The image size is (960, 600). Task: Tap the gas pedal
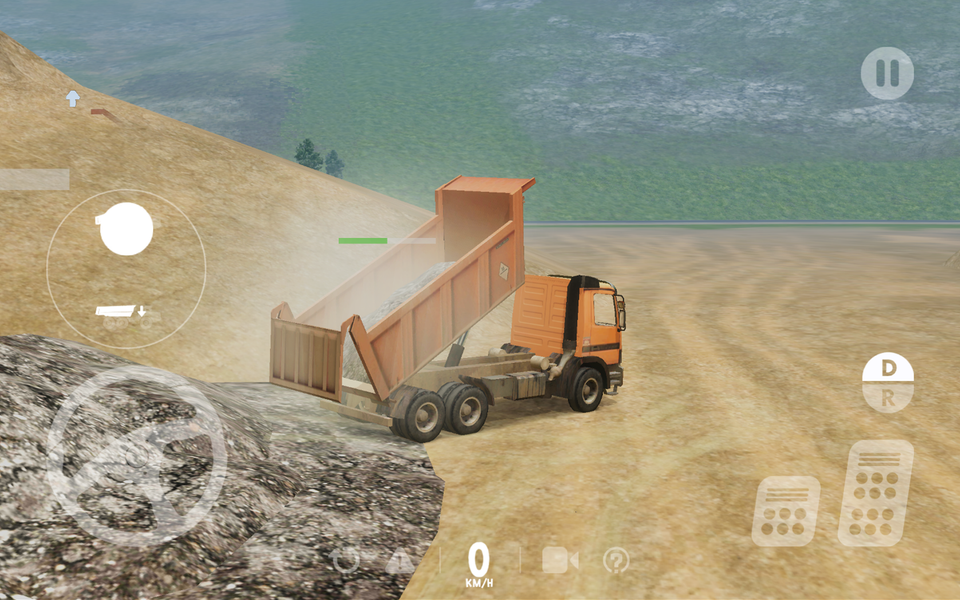[x=875, y=493]
